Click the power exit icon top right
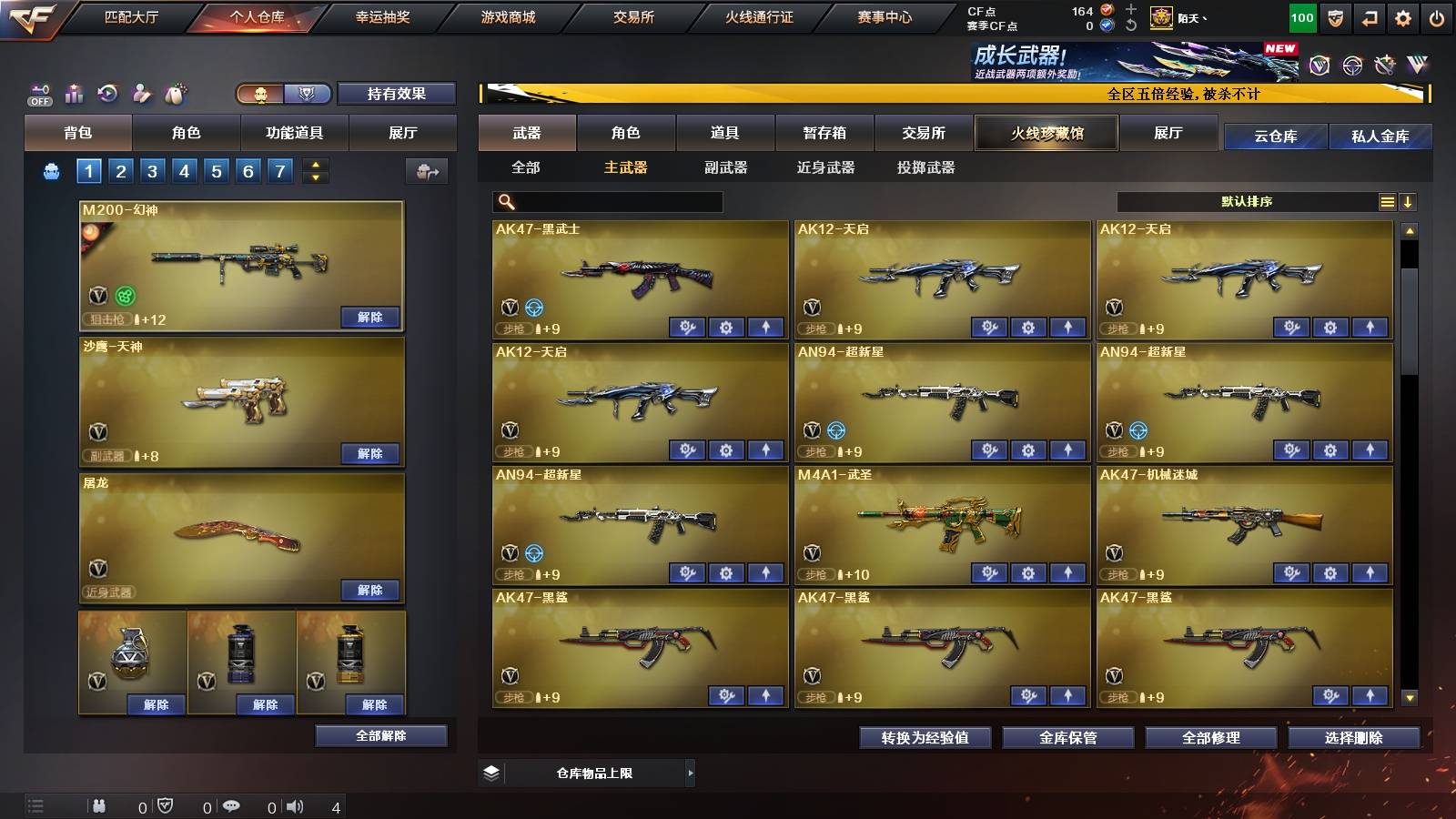1456x819 pixels. point(1438,17)
